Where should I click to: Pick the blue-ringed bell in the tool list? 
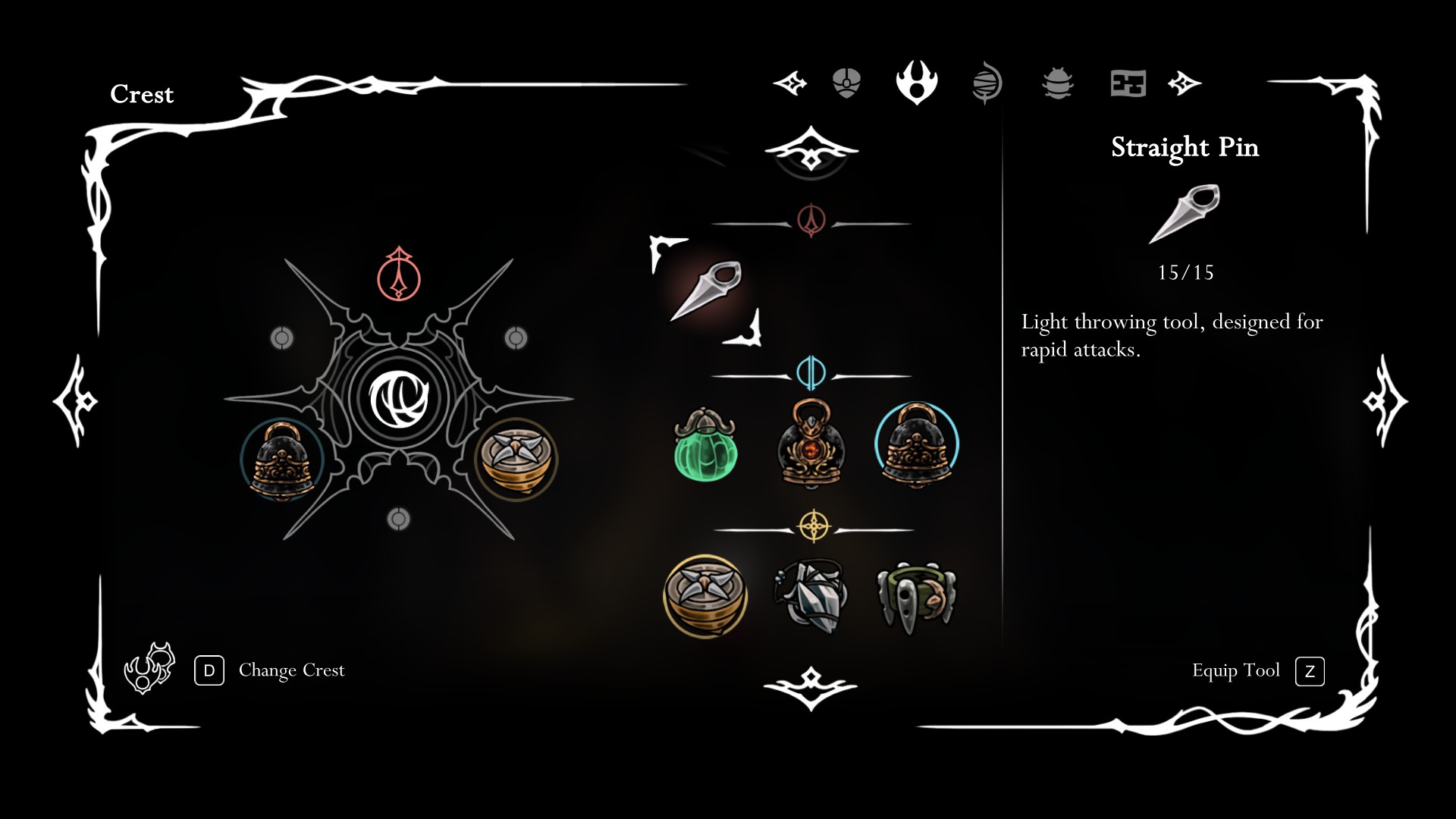click(x=916, y=445)
